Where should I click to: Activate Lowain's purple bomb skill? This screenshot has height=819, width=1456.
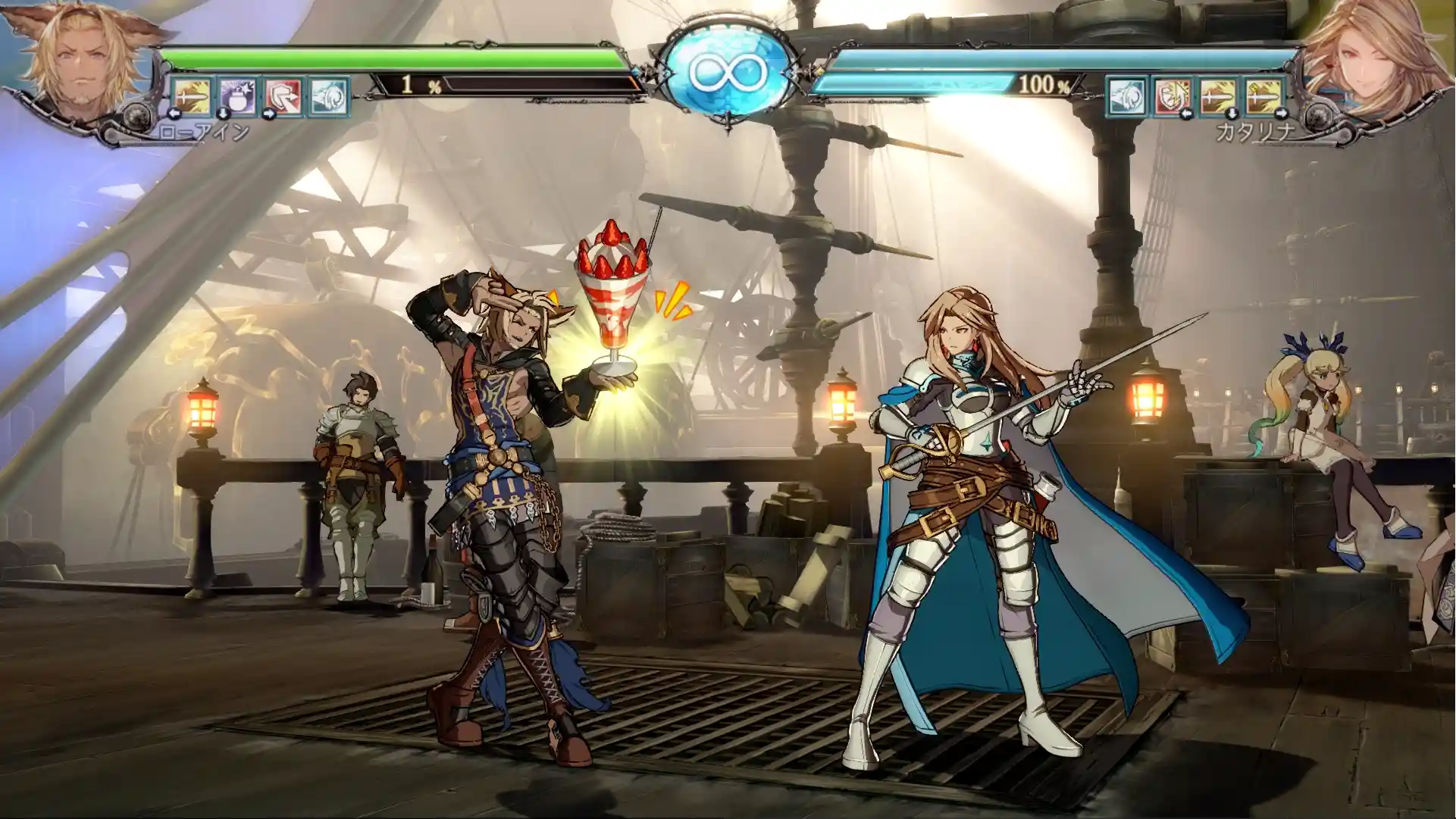(x=237, y=96)
